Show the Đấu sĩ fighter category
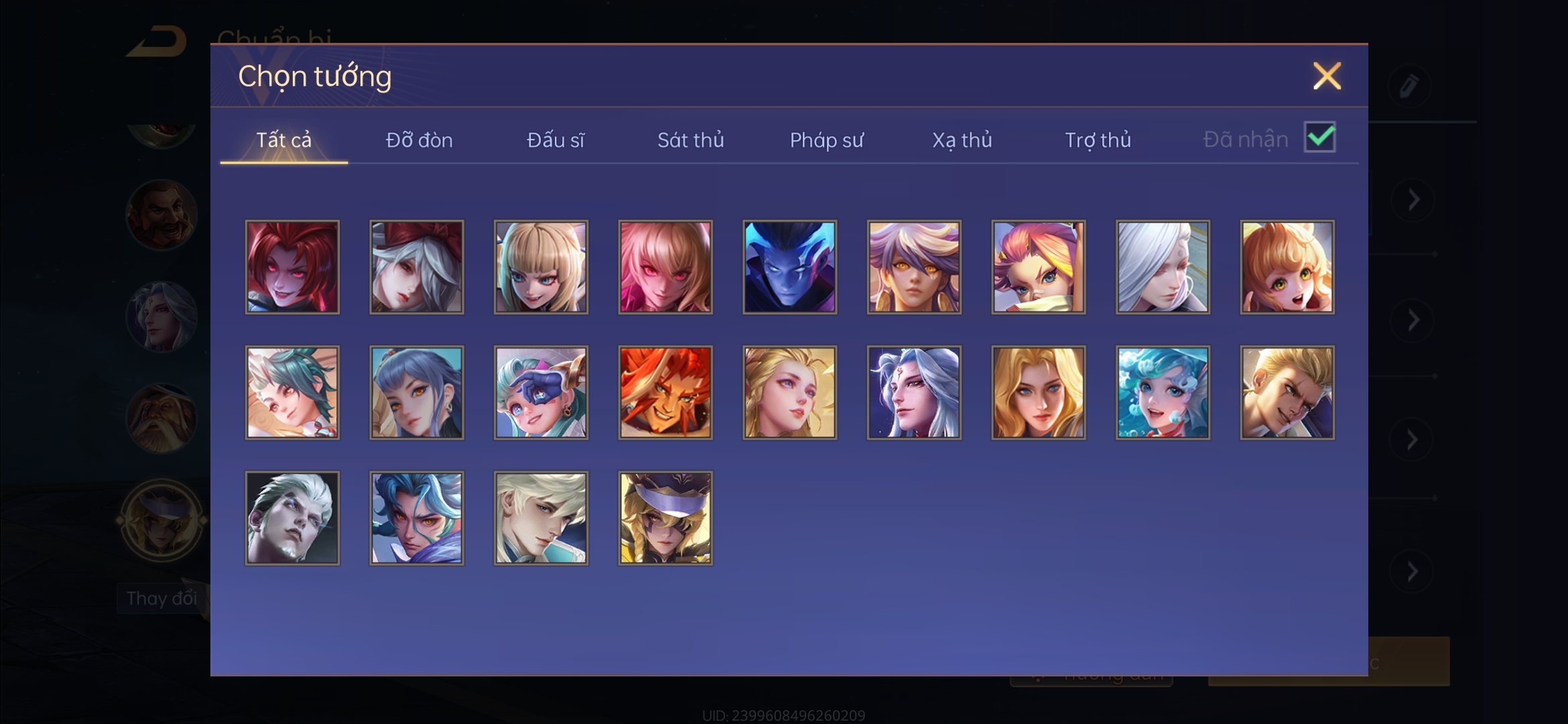This screenshot has width=1568, height=724. coord(556,140)
